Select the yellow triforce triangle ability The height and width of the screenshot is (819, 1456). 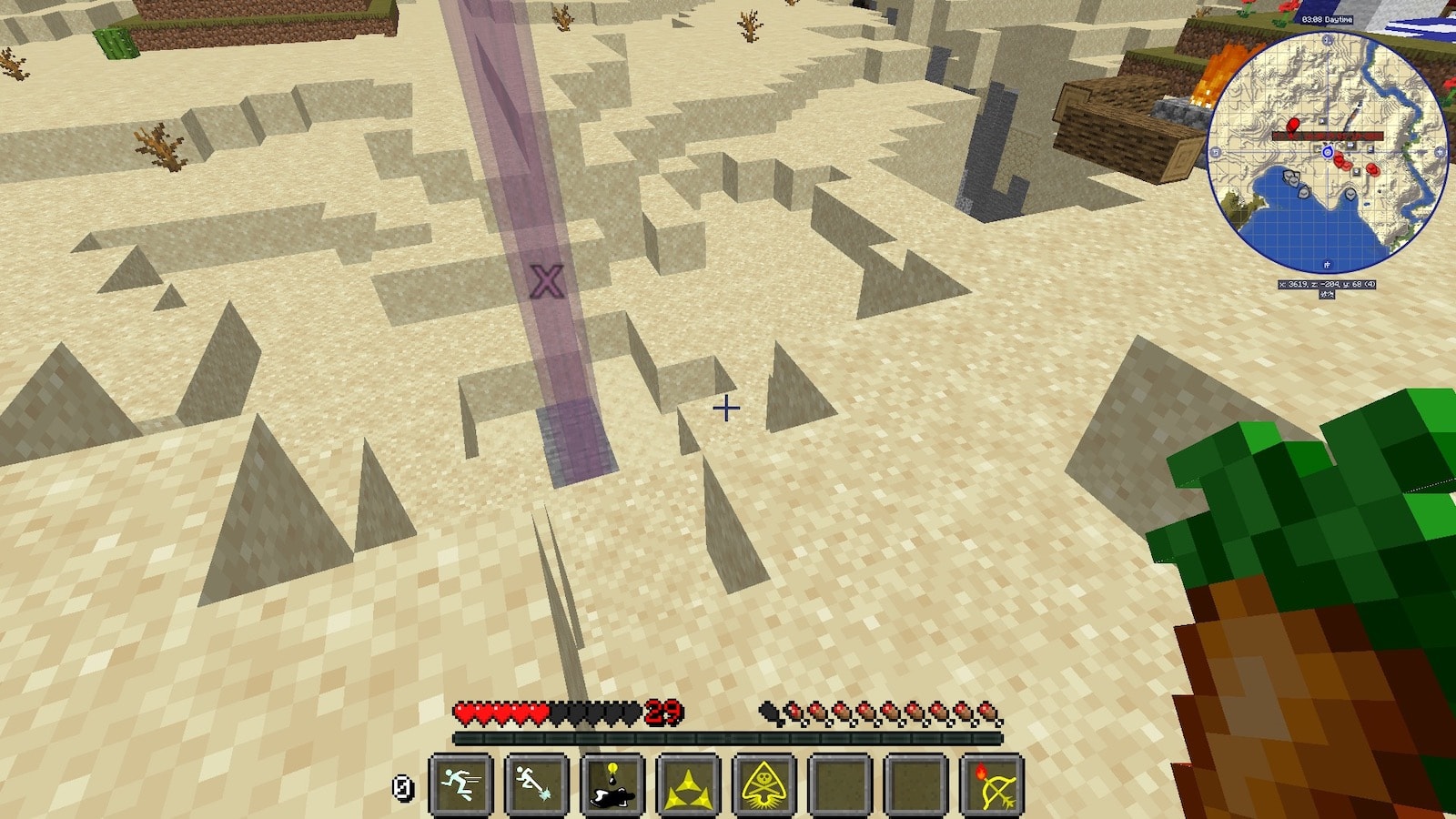coord(688,784)
